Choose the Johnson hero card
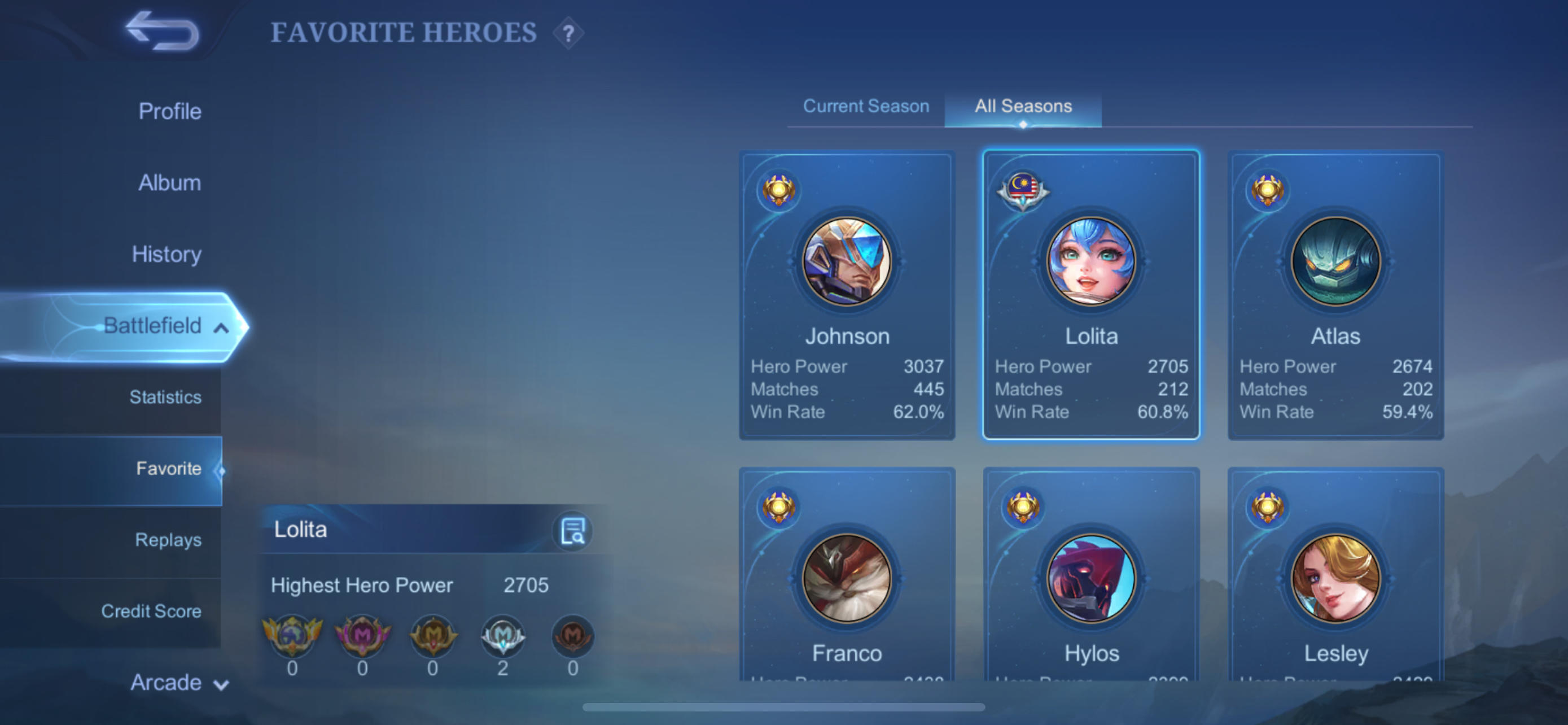Image resolution: width=1568 pixels, height=725 pixels. point(847,295)
